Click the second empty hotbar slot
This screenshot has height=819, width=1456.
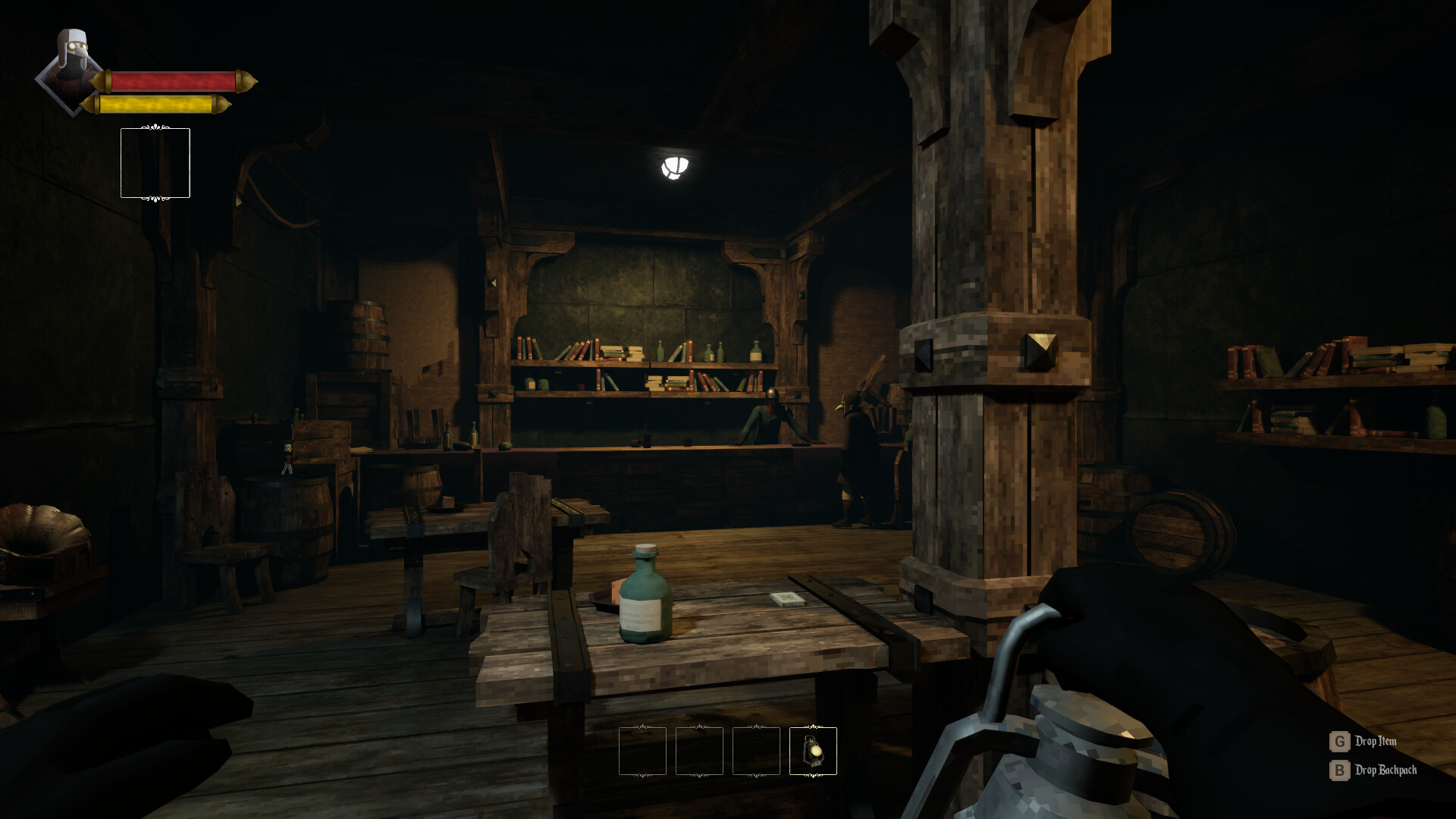[x=699, y=752]
